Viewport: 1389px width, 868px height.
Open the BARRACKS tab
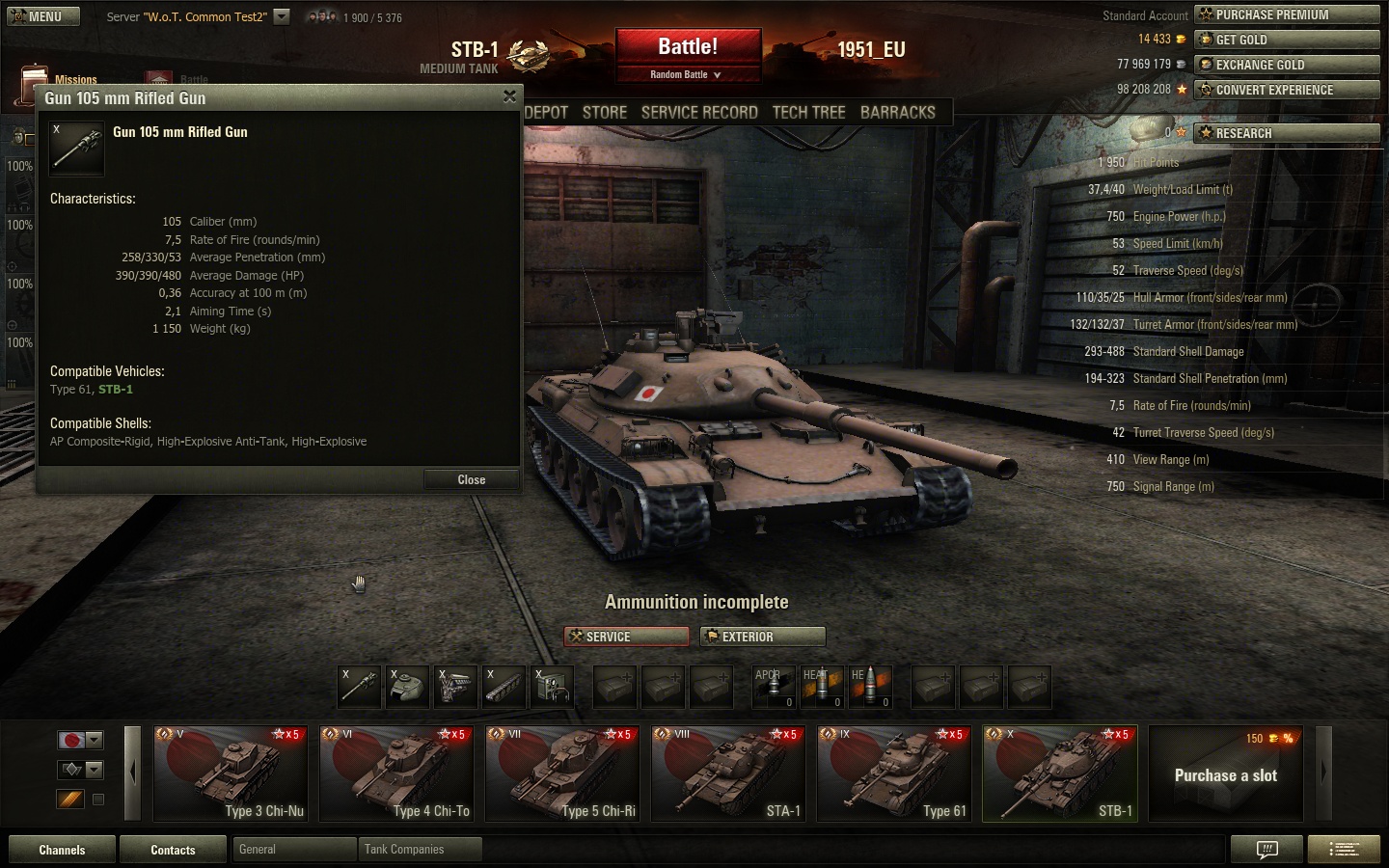point(897,112)
